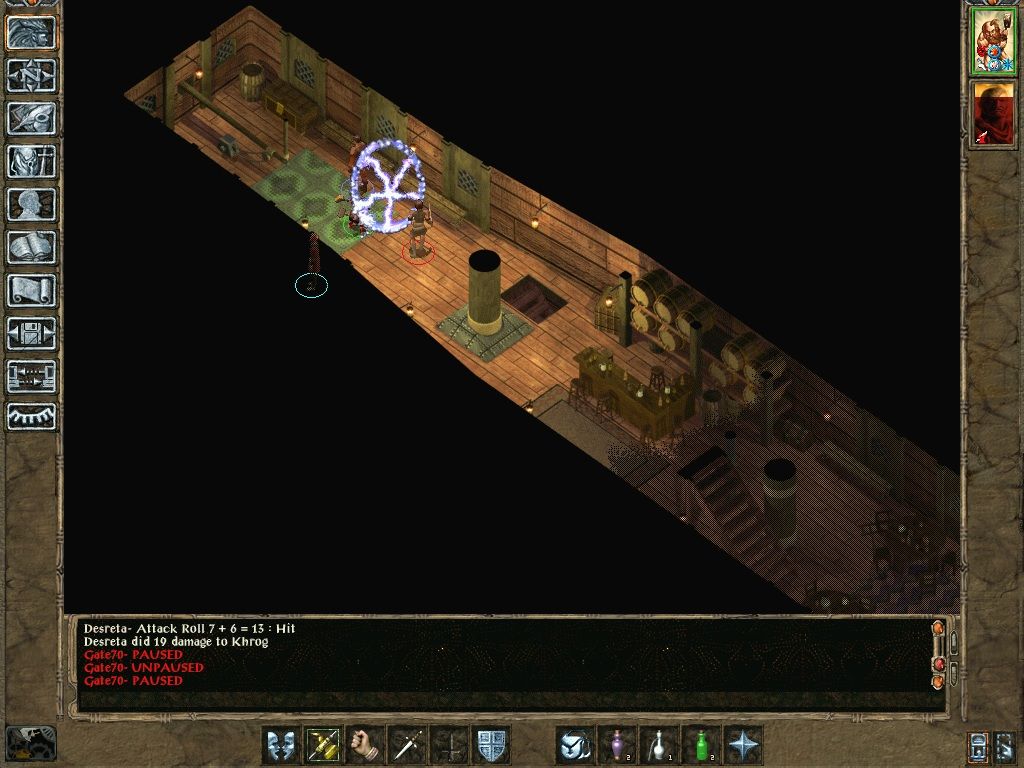Use the purple potion quick item
The width and height of the screenshot is (1024, 768).
pyautogui.click(x=617, y=745)
